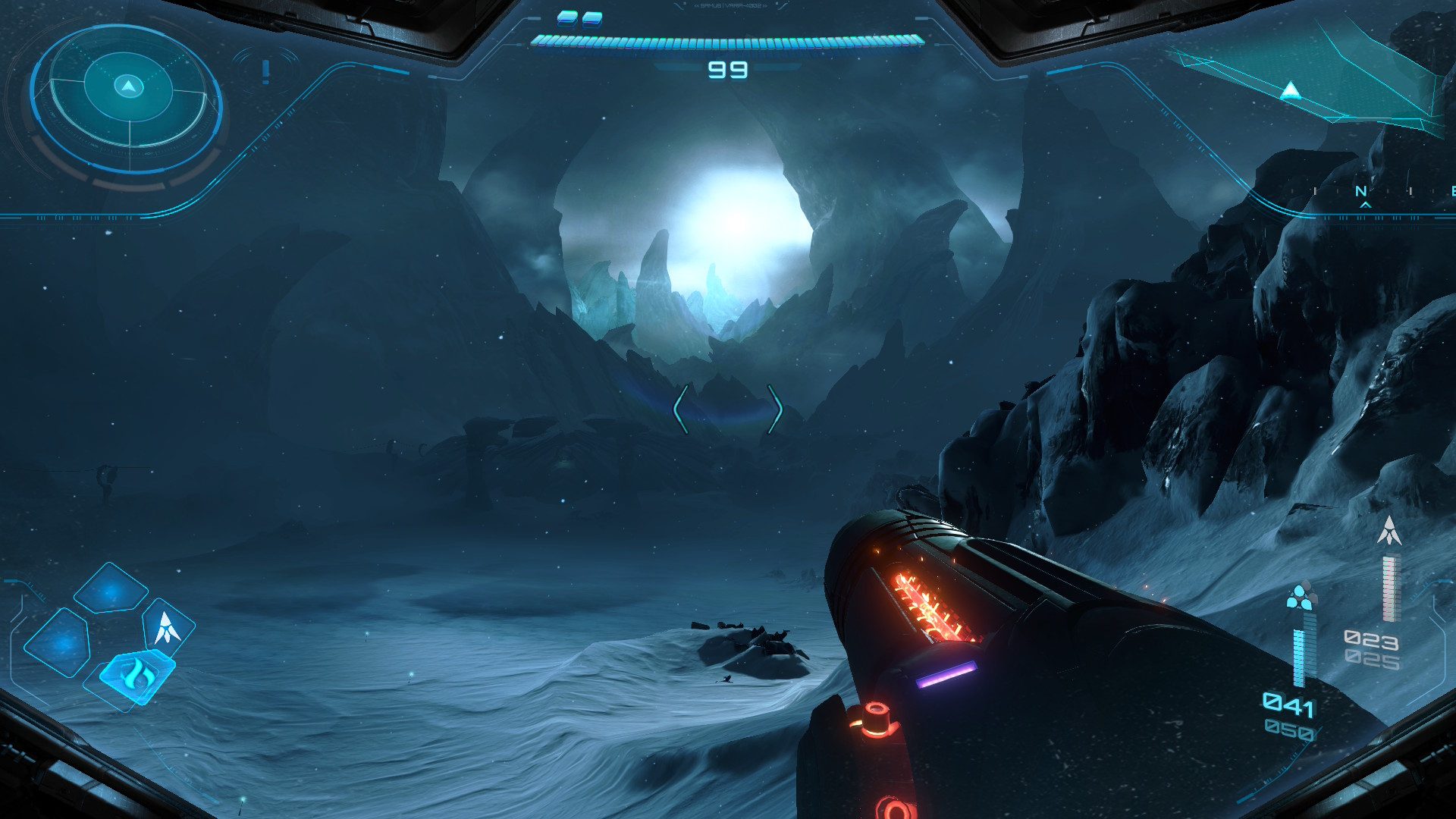
Task: Click the cyan three-petal beam ammo icon
Action: 1301,596
